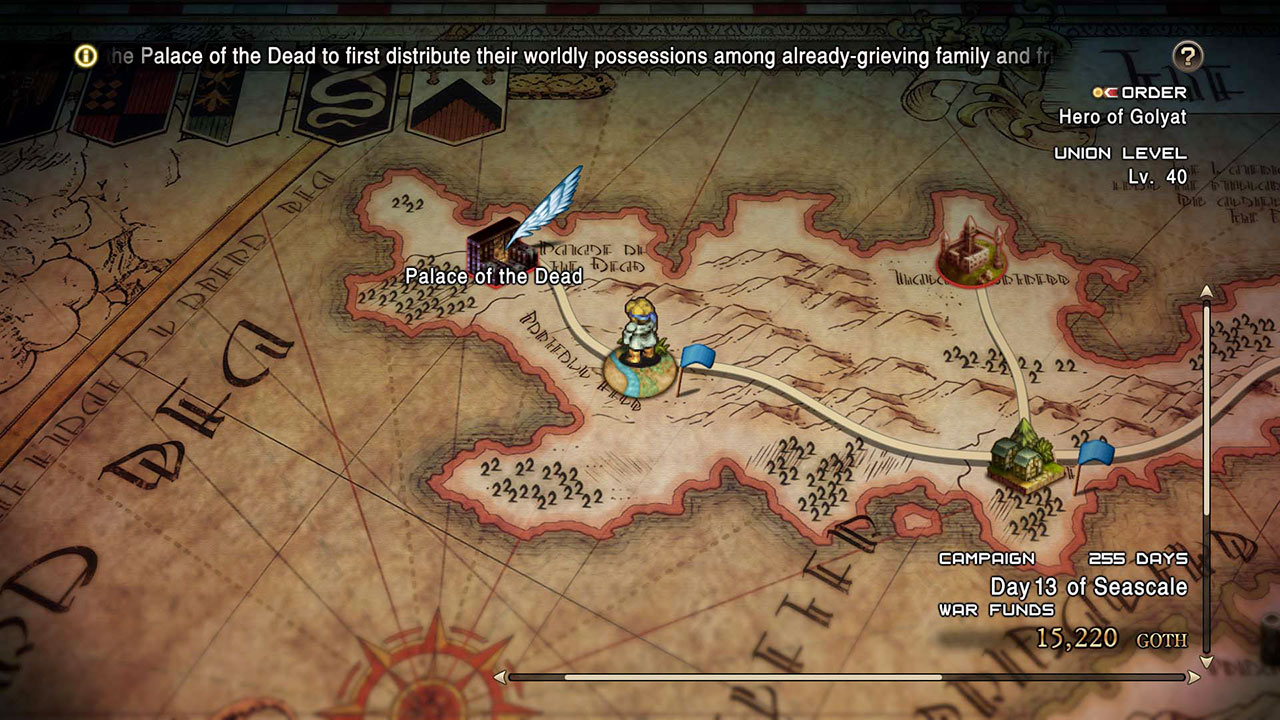
Task: Open the help question mark icon
Action: (1187, 56)
